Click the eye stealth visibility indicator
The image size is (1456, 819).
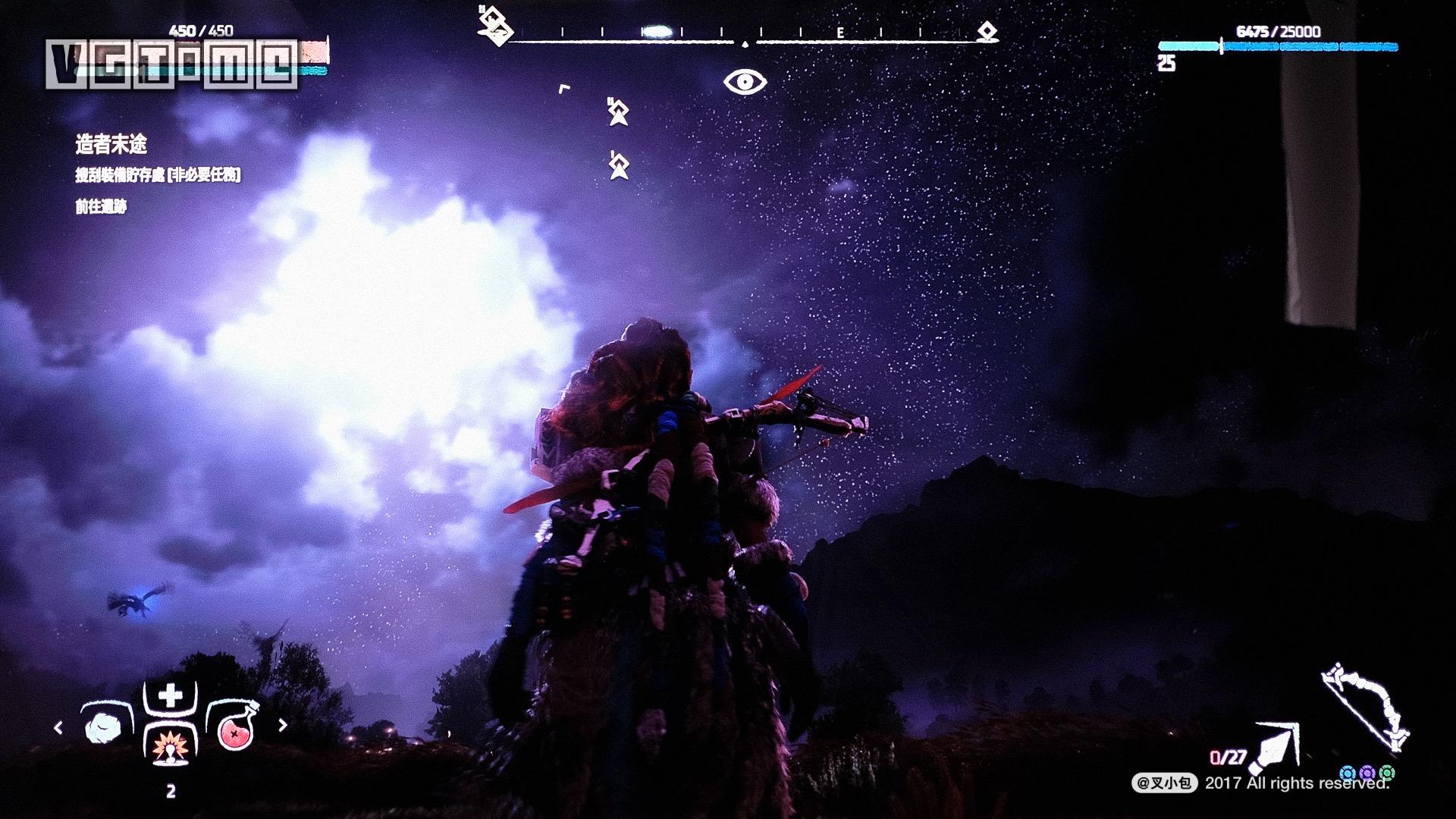coord(745,82)
